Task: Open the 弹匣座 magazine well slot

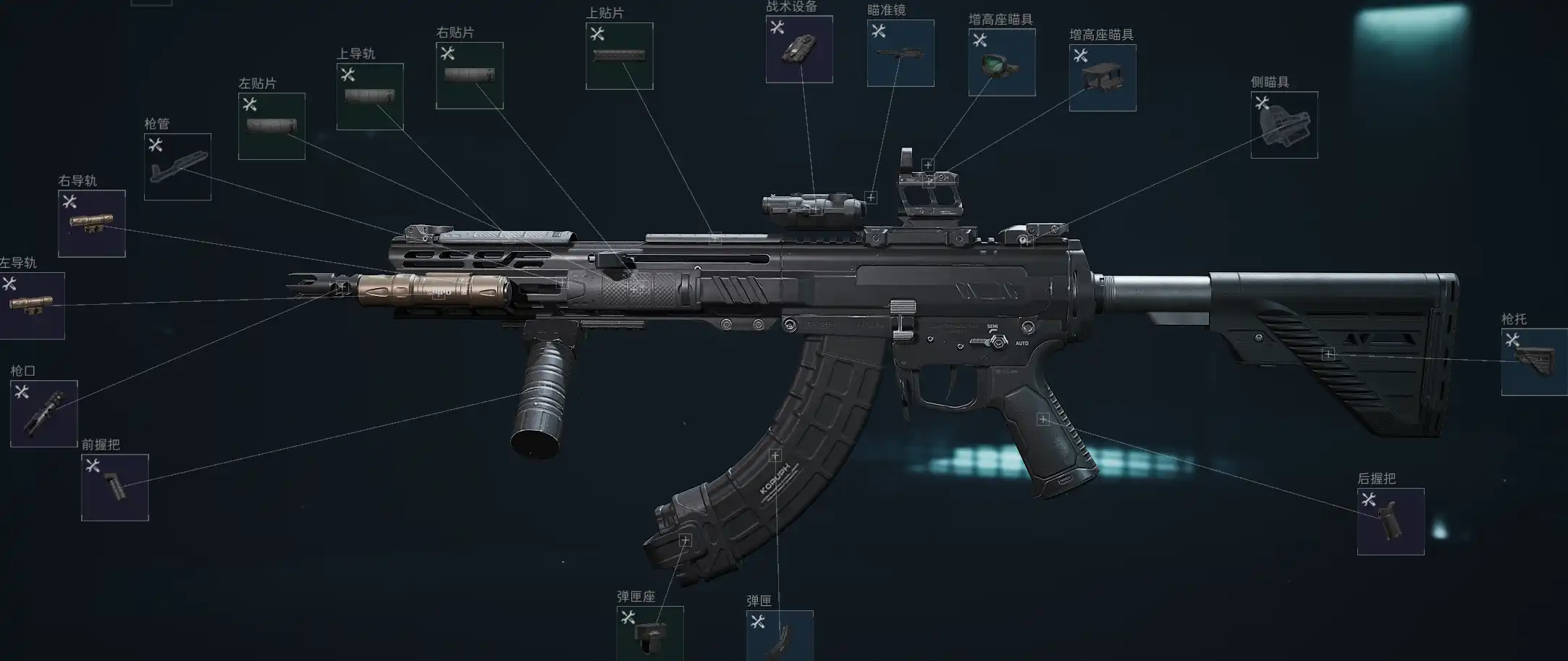Action: [650, 633]
